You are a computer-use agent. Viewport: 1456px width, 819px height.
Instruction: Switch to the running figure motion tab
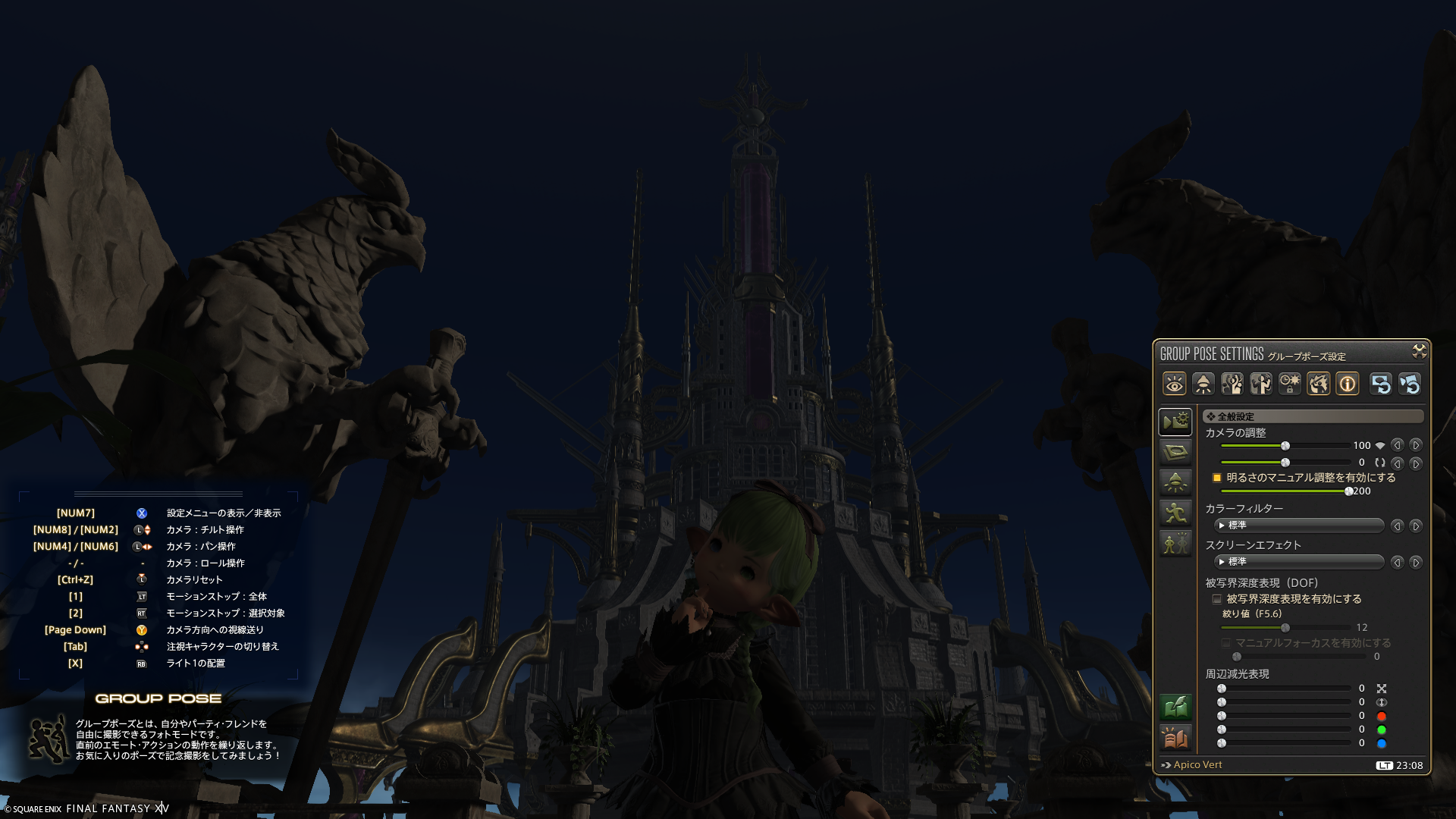coord(1175,513)
